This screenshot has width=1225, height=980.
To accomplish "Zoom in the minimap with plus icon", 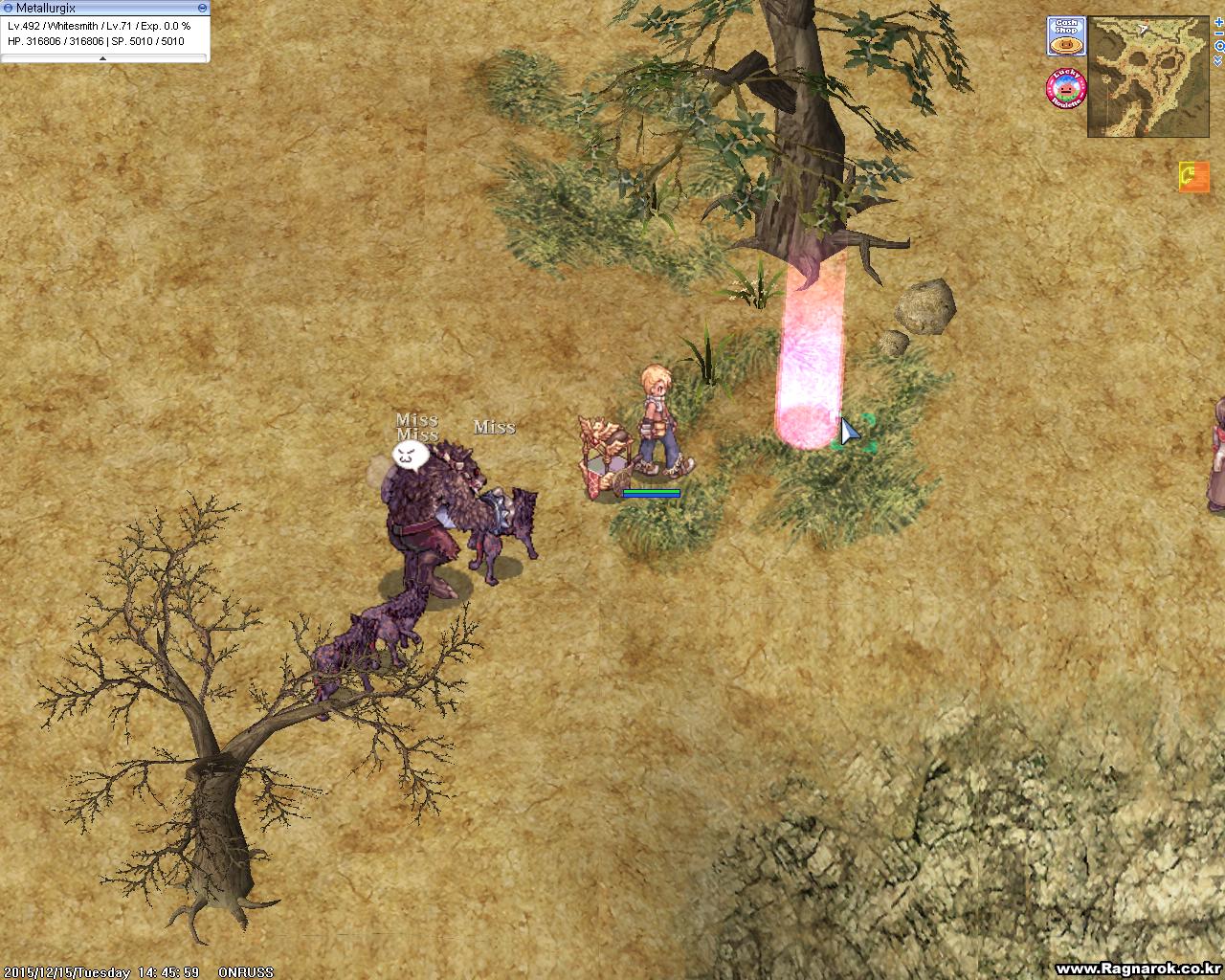I will (x=1218, y=22).
